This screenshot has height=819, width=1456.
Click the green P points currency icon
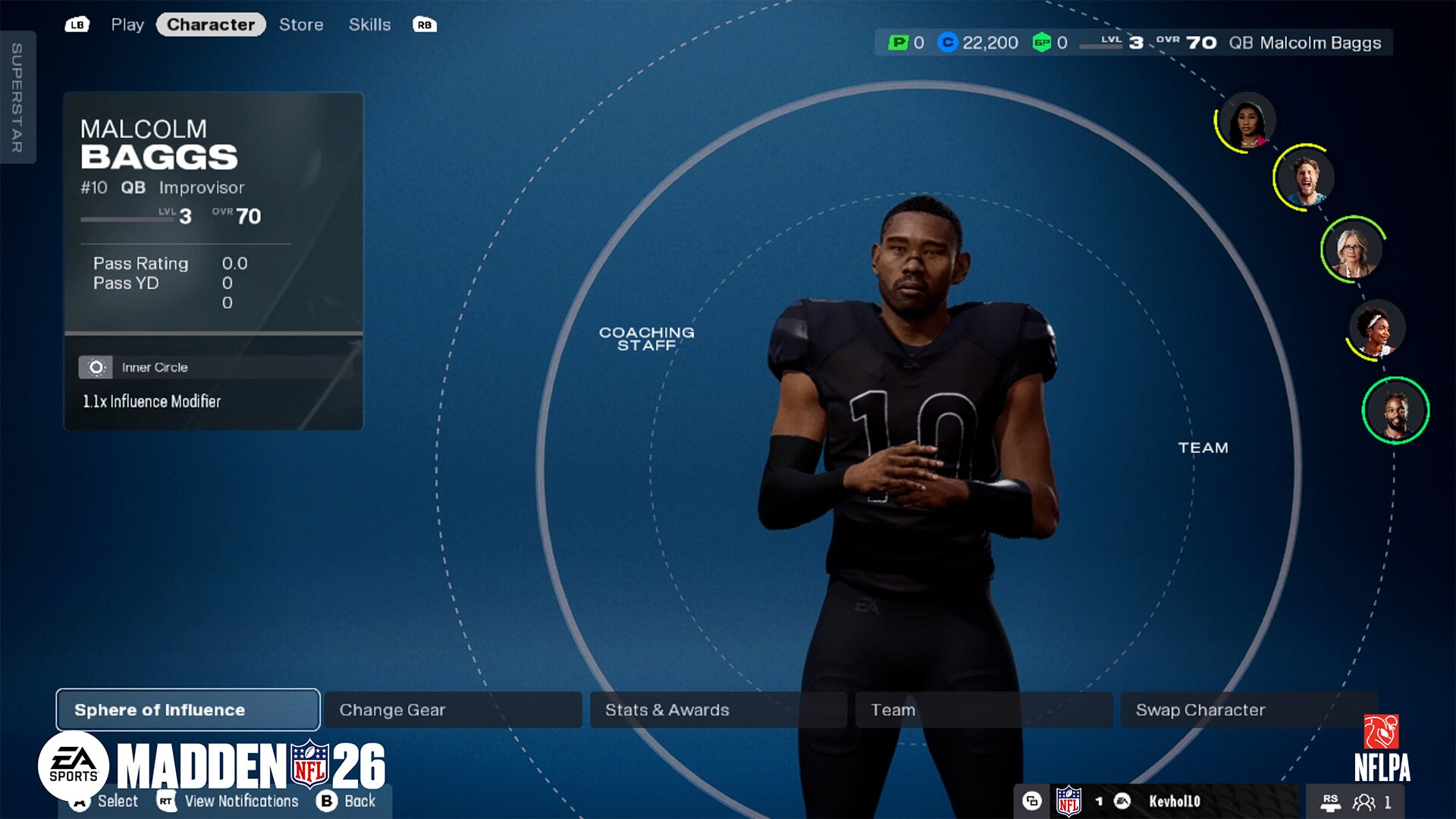click(x=899, y=43)
